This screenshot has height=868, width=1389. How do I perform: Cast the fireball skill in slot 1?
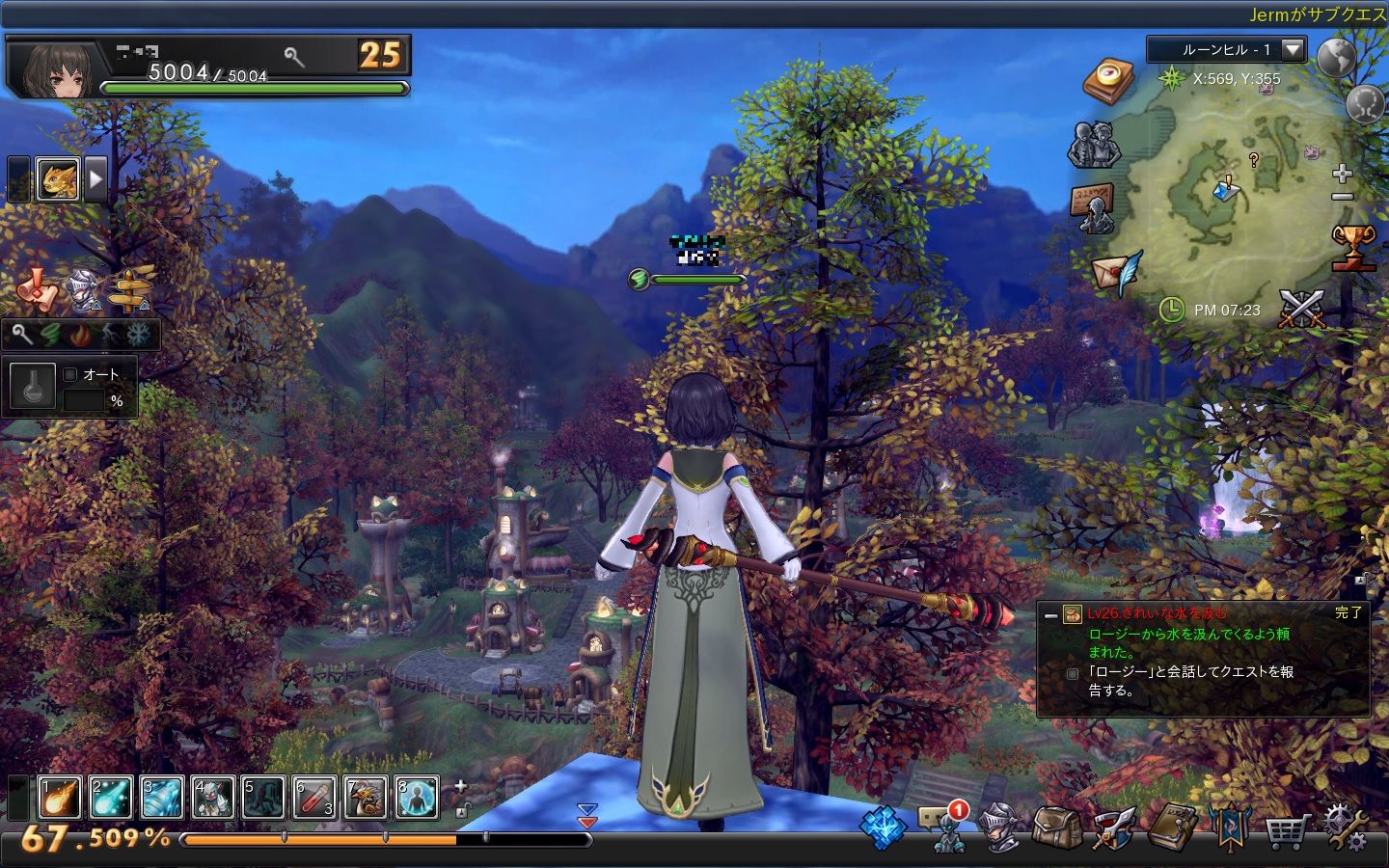click(x=59, y=798)
